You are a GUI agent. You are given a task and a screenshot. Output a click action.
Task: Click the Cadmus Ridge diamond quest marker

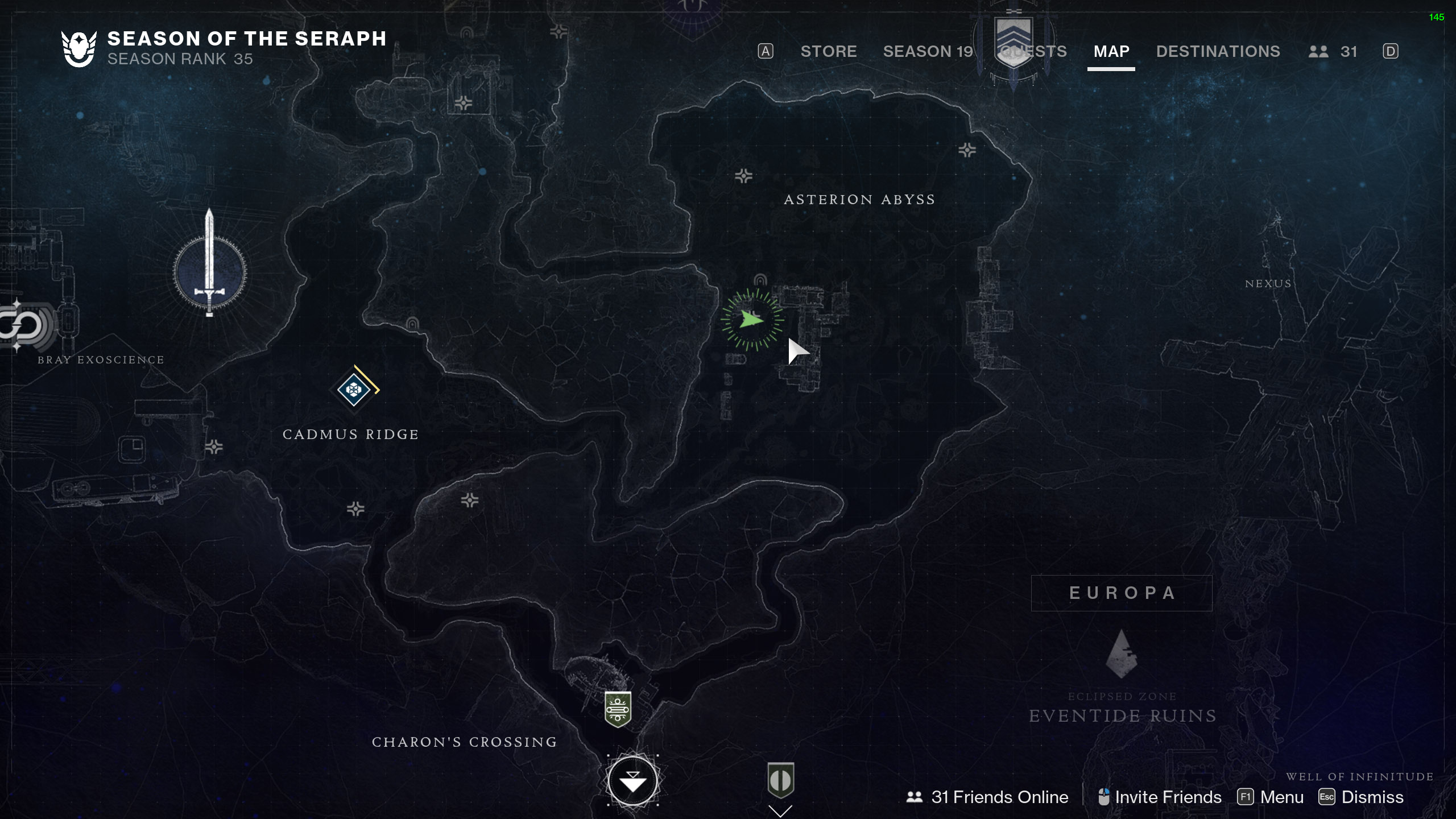[354, 390]
